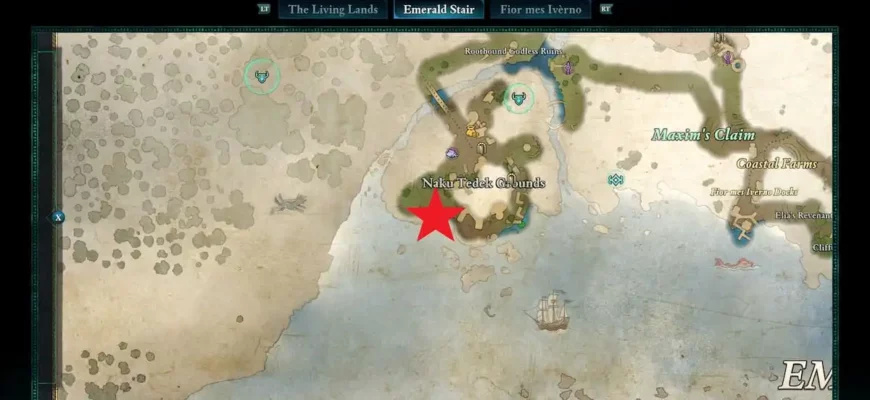870x400 pixels.
Task: Select the horned skull marker in the forest
Action: point(262,75)
